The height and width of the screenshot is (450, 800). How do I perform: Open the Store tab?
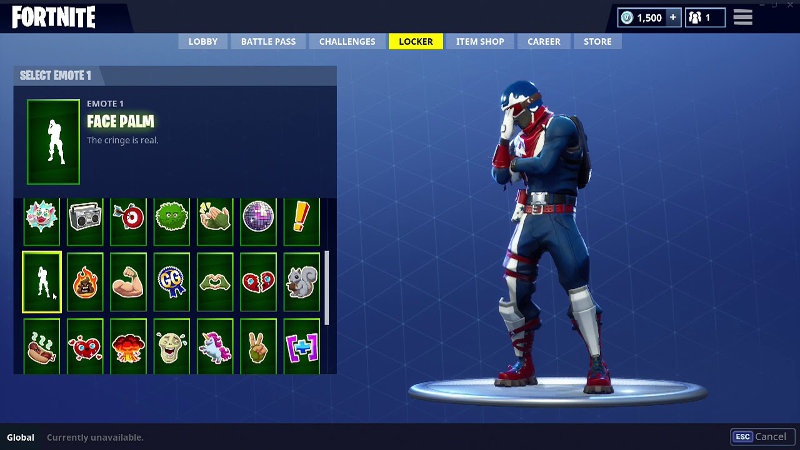597,42
